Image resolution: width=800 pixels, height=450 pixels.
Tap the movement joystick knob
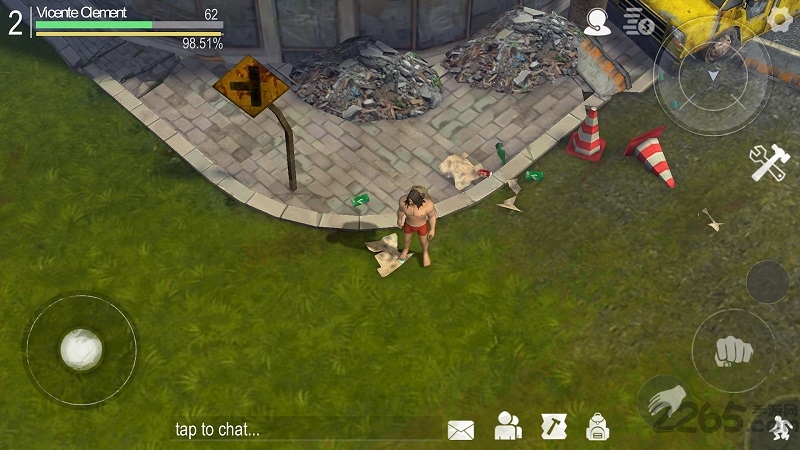80,349
